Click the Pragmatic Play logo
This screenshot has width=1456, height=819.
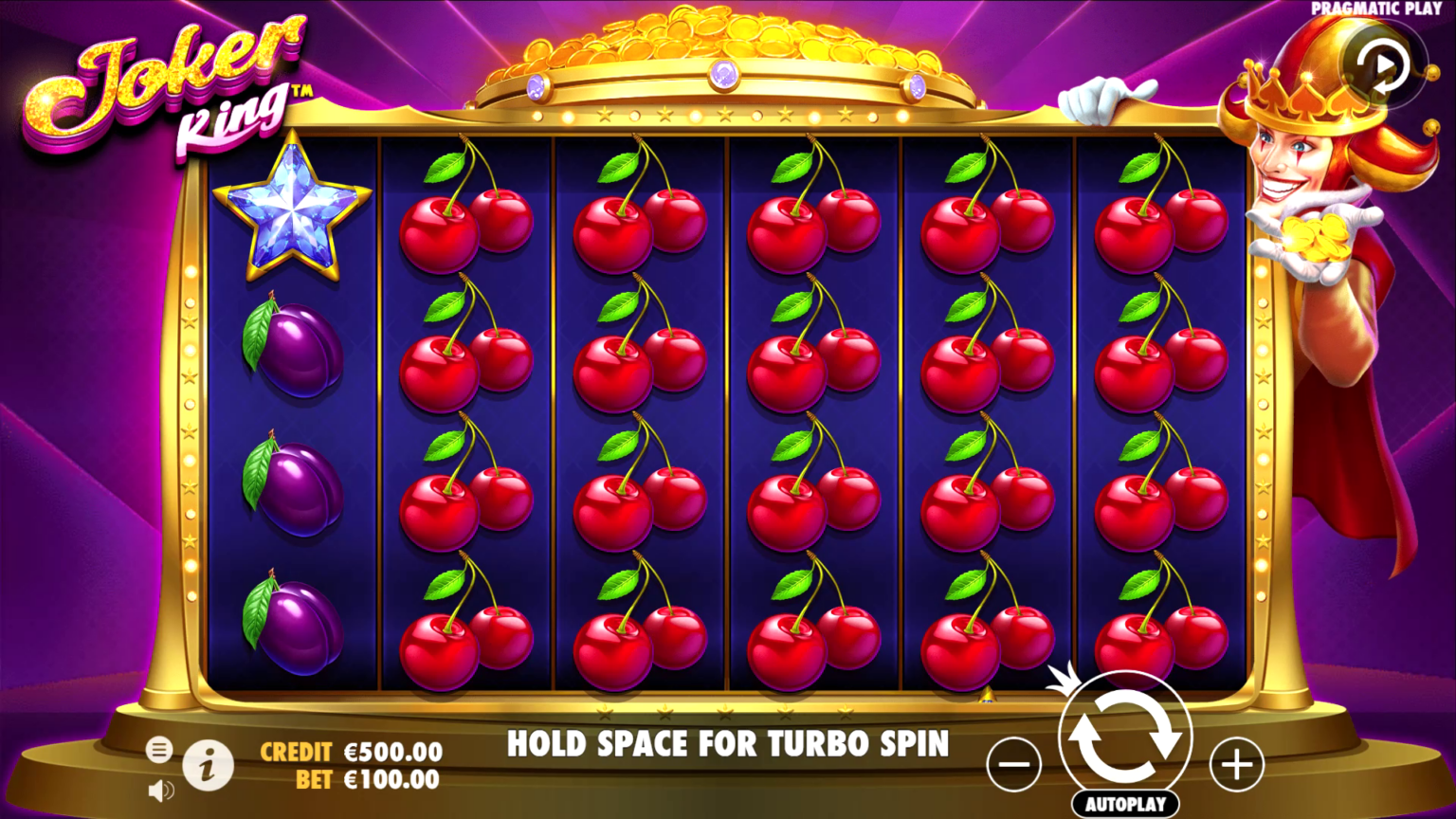point(1376,9)
